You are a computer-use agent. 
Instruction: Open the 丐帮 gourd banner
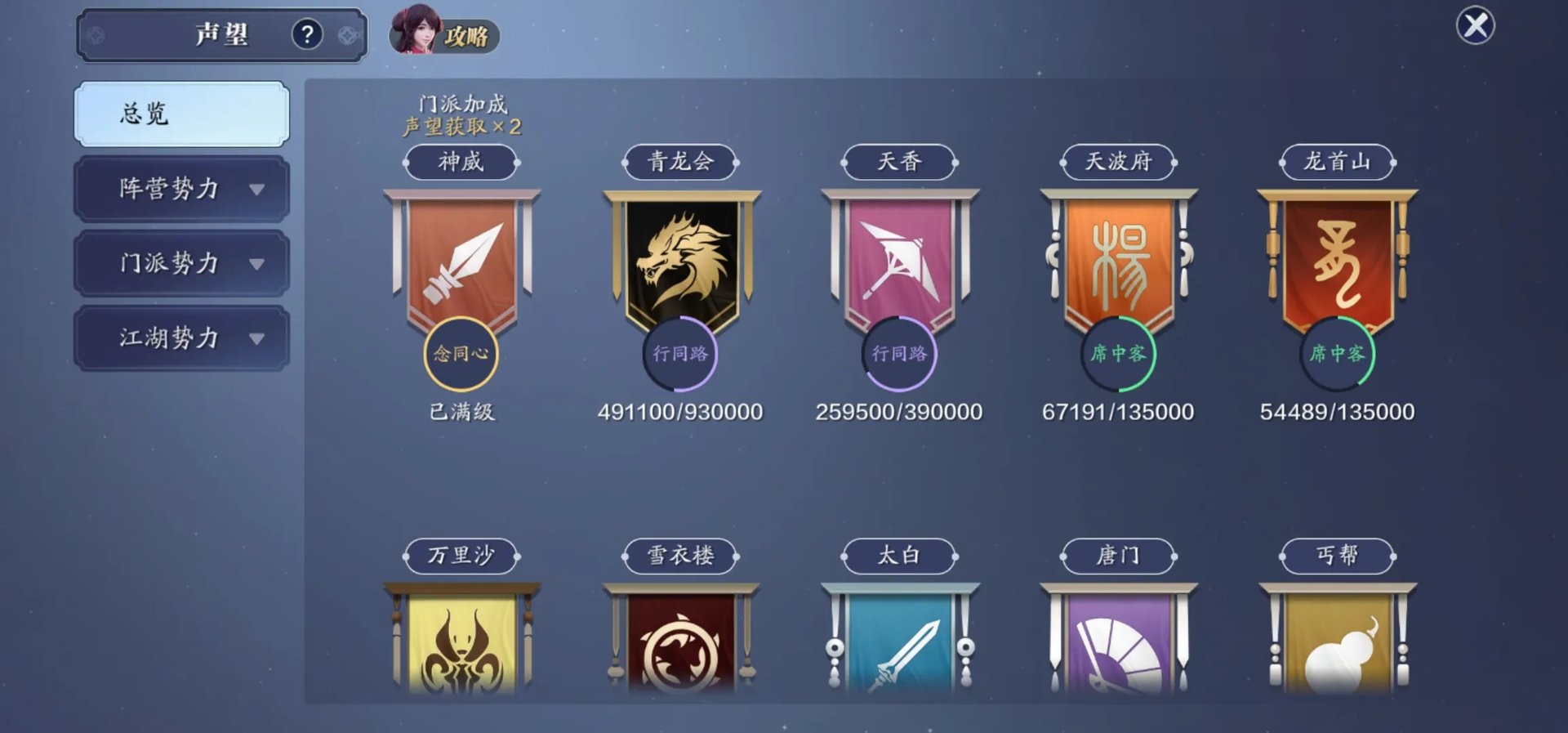1337,641
